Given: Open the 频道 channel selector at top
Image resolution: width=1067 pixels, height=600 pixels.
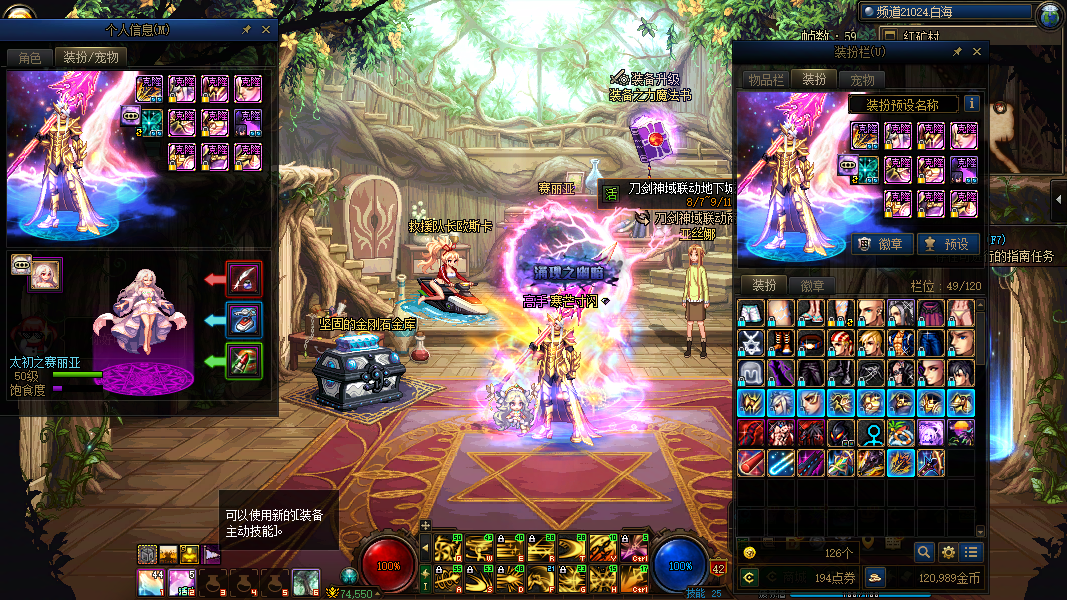Looking at the screenshot, I should pyautogui.click(x=945, y=12).
